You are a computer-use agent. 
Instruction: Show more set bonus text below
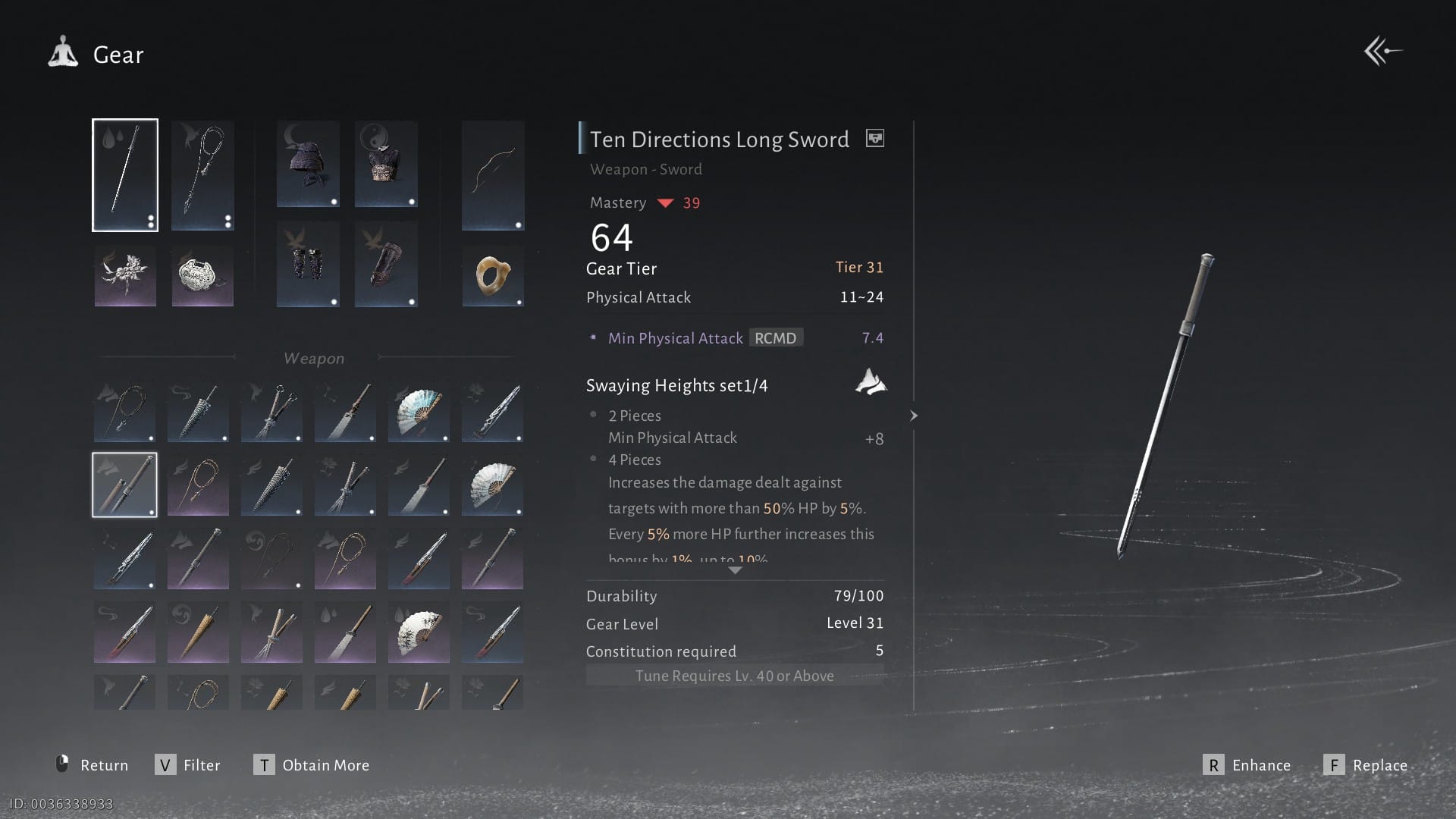click(735, 570)
